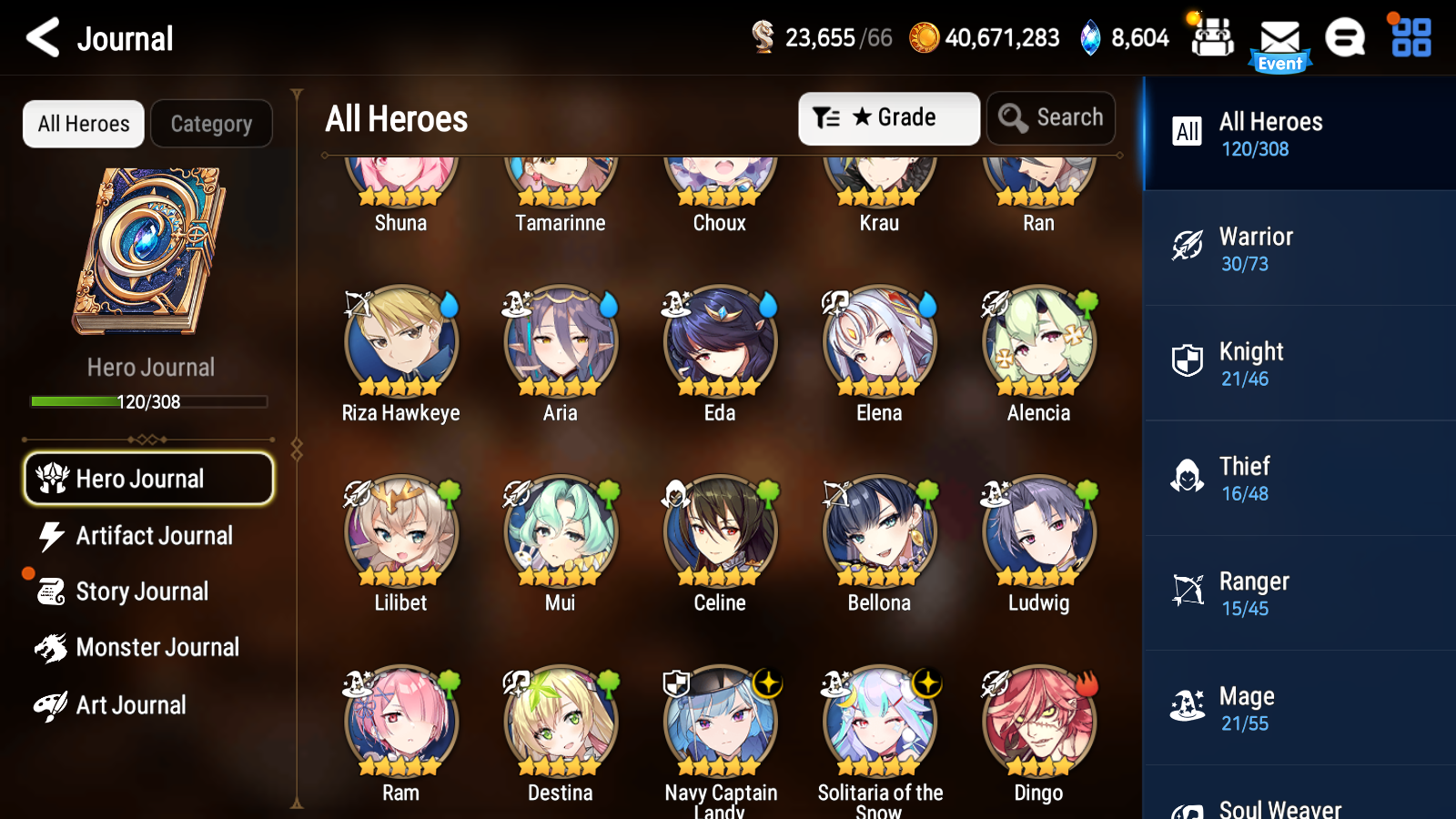Click the Hero Journal progress bar
This screenshot has height=819, width=1456.
pyautogui.click(x=148, y=401)
